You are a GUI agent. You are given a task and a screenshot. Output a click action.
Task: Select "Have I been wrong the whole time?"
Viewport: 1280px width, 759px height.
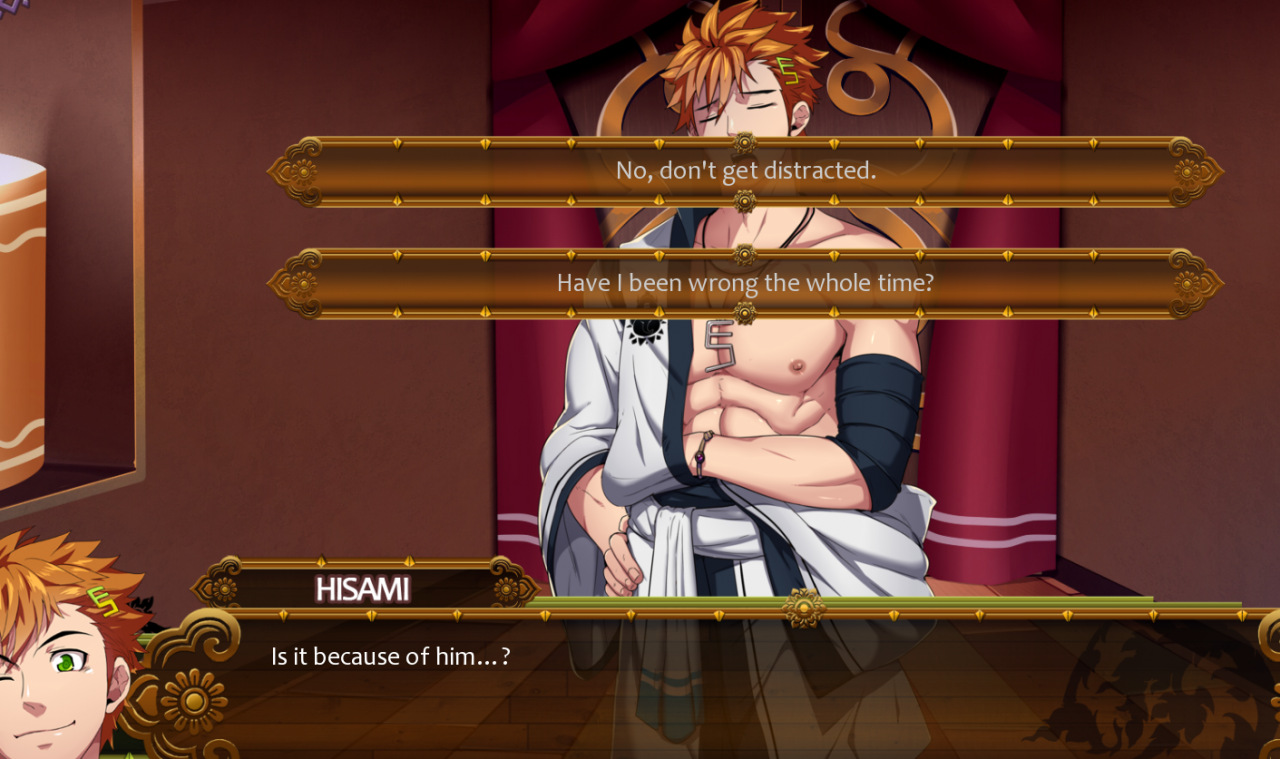(x=745, y=283)
